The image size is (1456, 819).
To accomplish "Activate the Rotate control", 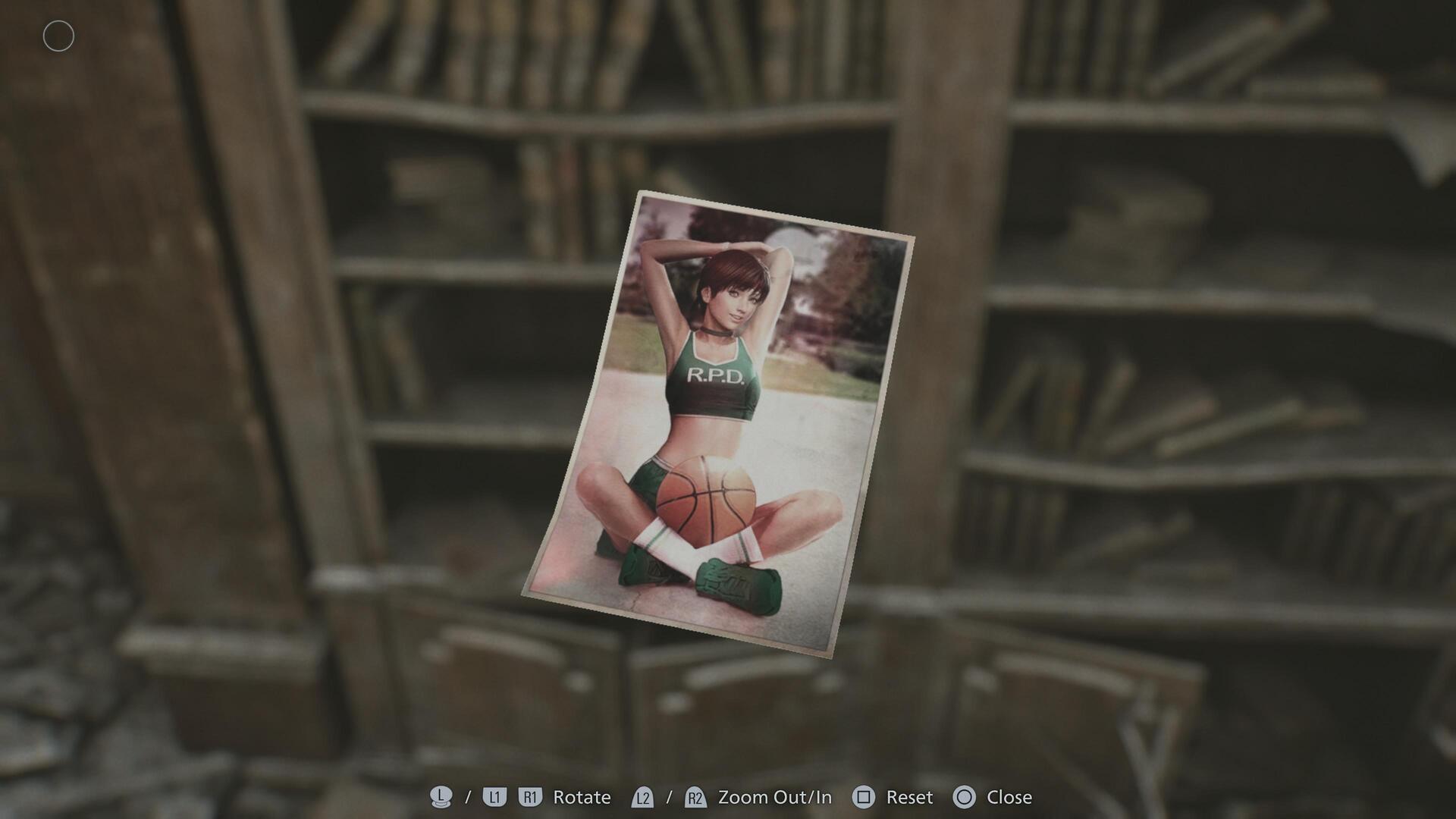I will pos(581,797).
